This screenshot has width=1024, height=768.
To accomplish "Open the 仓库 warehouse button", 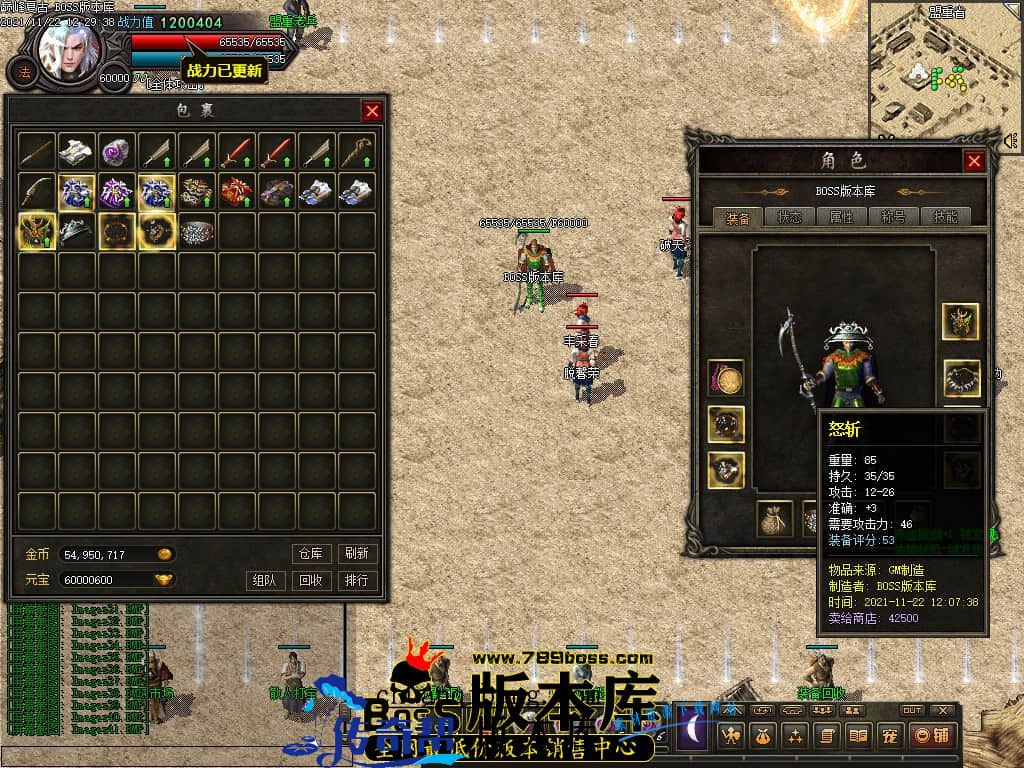I will point(310,553).
